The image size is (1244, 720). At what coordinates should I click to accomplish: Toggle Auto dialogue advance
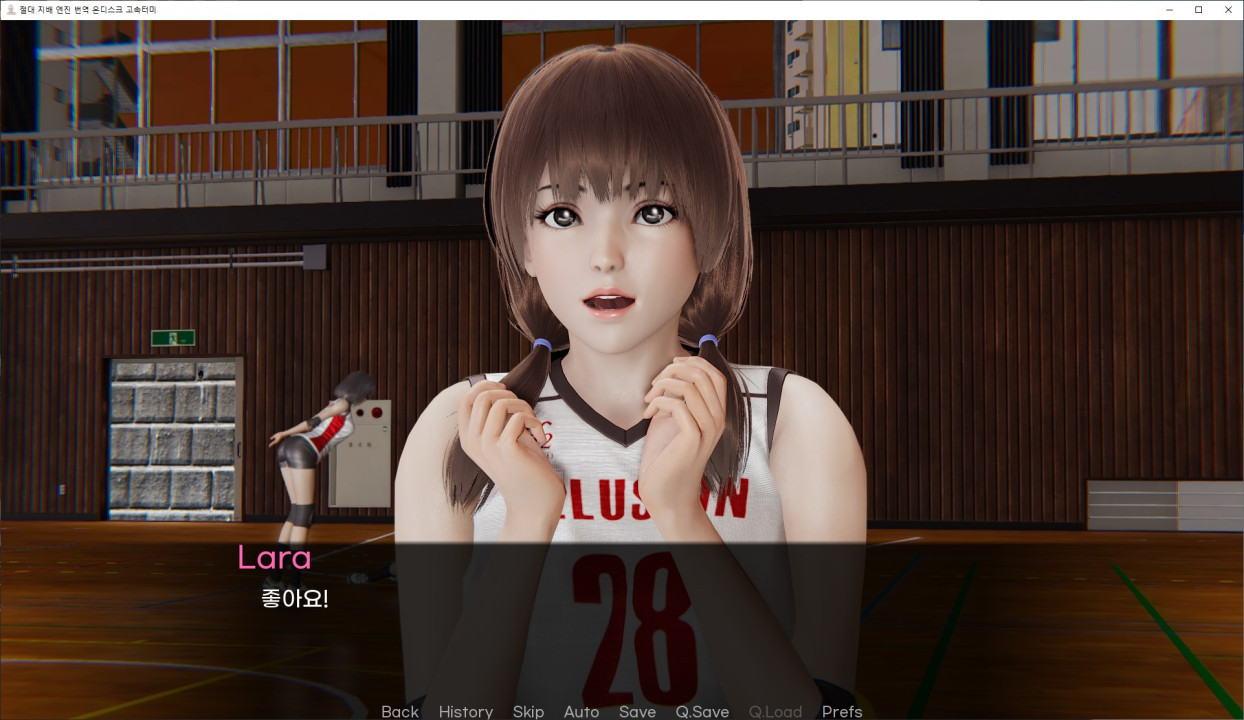click(581, 711)
